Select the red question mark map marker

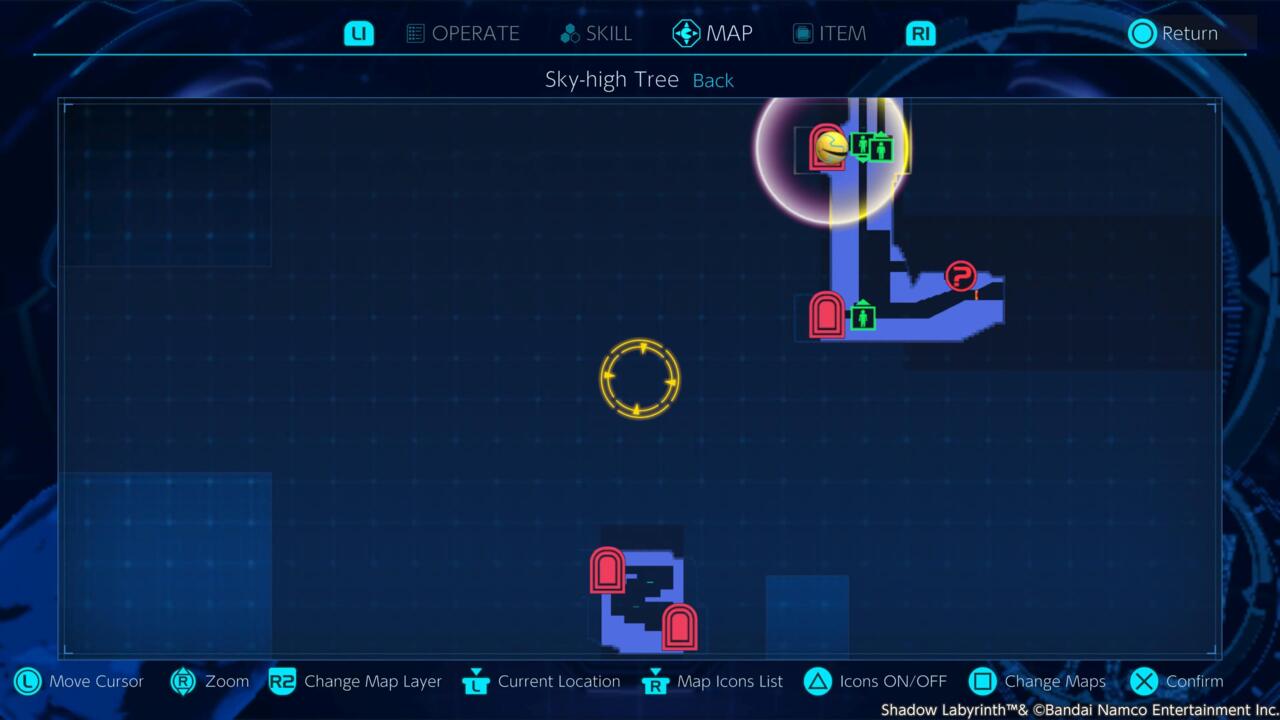point(960,275)
